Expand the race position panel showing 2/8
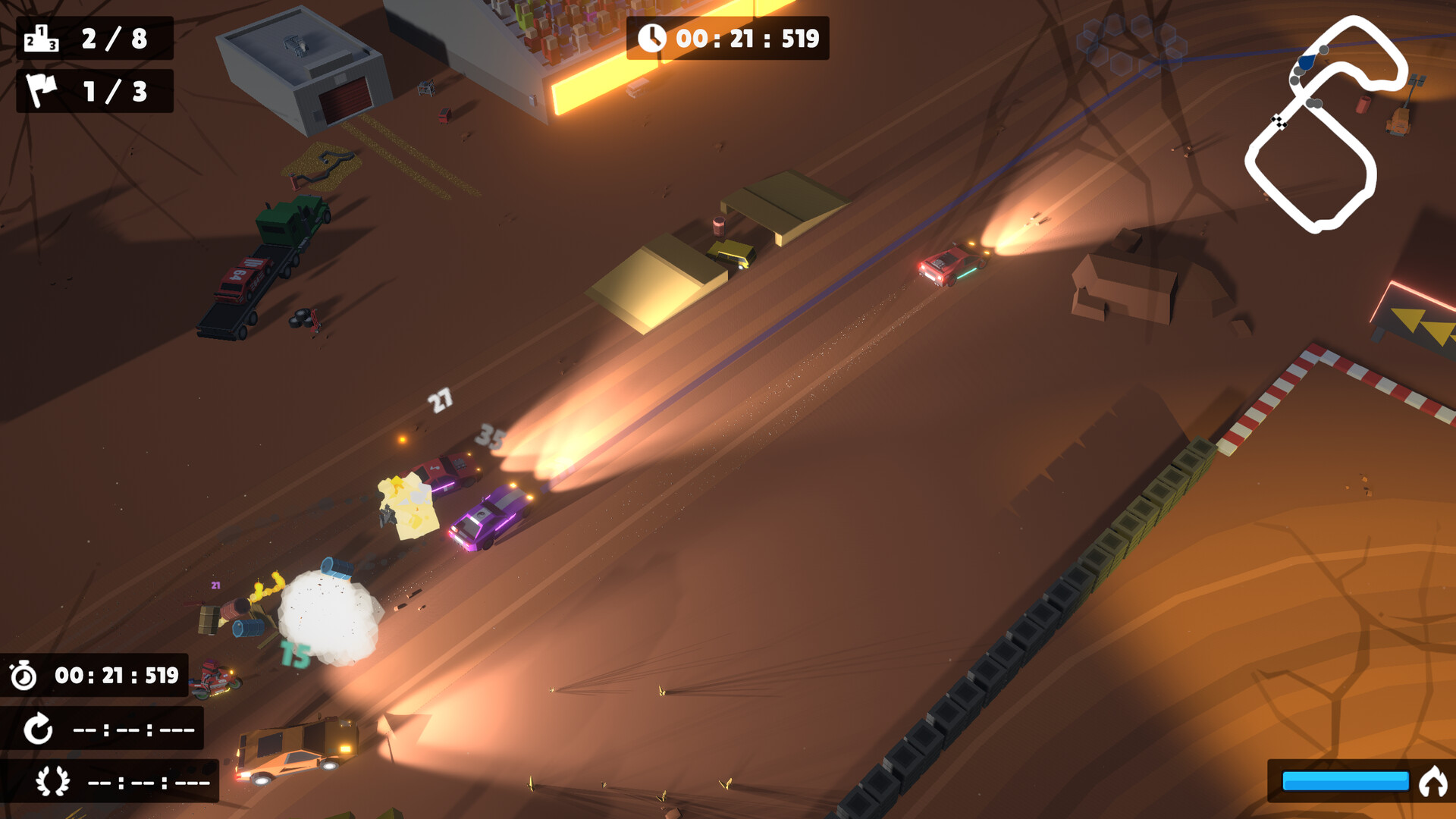The width and height of the screenshot is (1456, 819). 95,39
